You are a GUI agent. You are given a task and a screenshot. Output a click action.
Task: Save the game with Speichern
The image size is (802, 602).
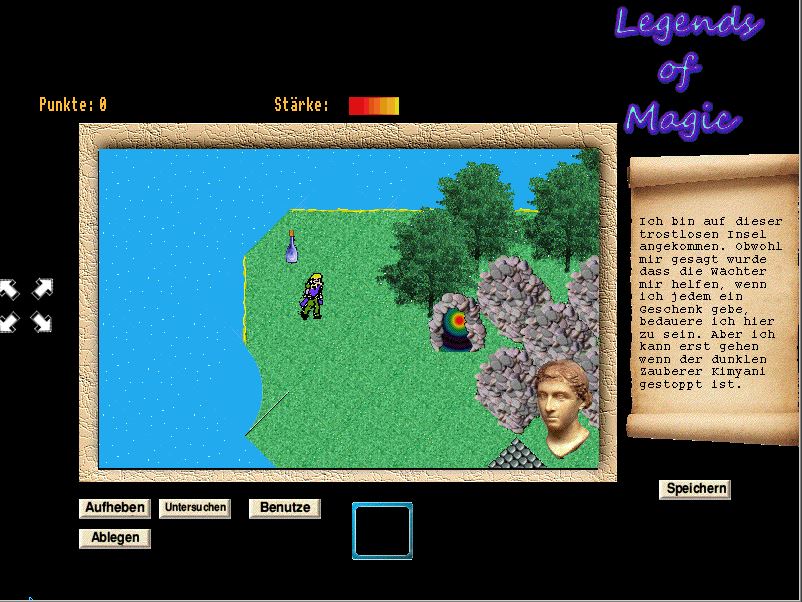point(695,489)
